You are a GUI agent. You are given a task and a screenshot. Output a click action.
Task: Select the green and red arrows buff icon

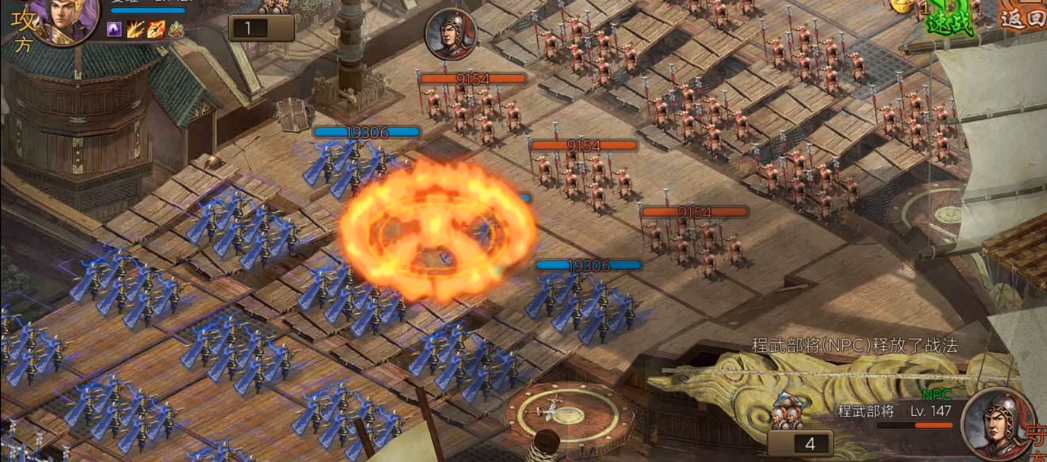pos(176,30)
